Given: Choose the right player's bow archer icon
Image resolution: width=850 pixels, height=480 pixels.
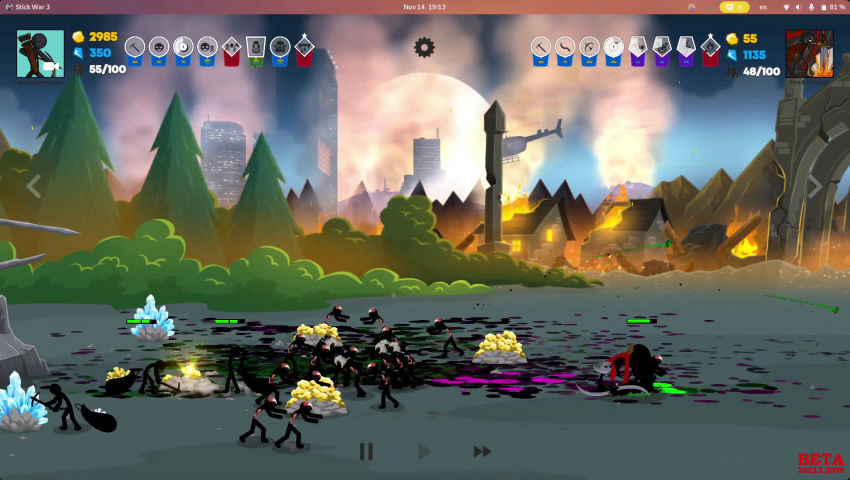Looking at the screenshot, I should click(x=589, y=47).
